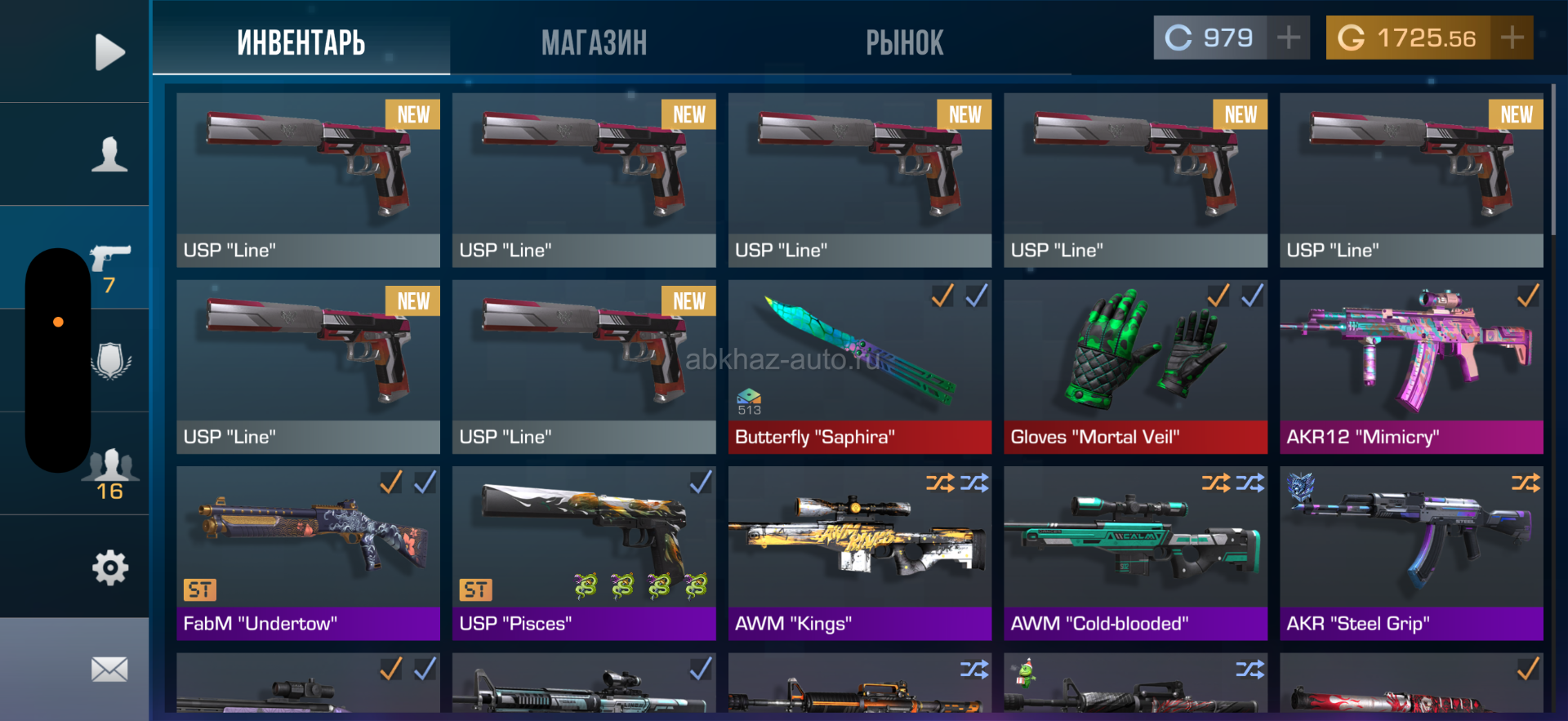Viewport: 1568px width, 721px height.
Task: Buy more gold with the plus button
Action: coord(1512,38)
